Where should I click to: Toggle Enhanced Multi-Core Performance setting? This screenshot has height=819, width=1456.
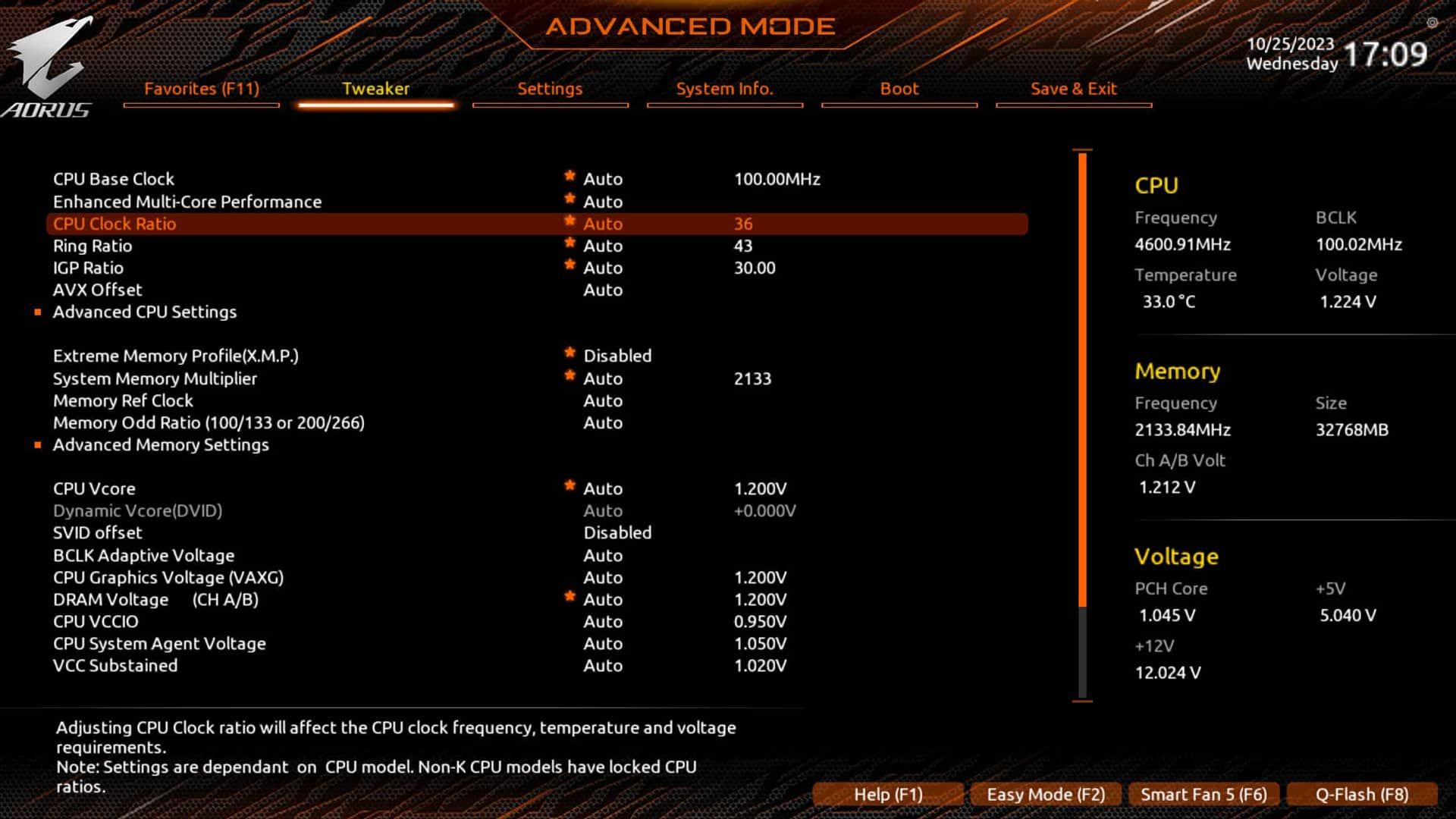click(603, 202)
